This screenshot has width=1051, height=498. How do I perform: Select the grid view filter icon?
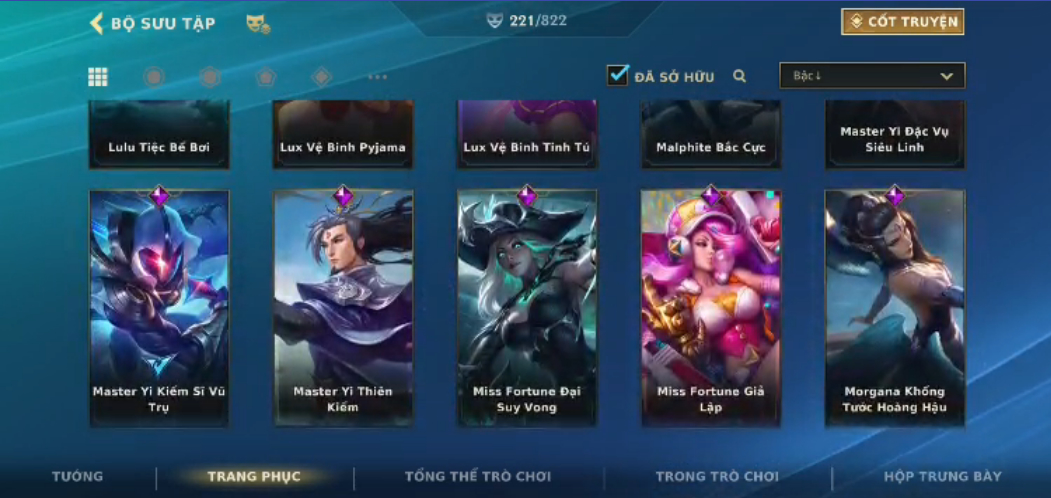pyautogui.click(x=98, y=77)
